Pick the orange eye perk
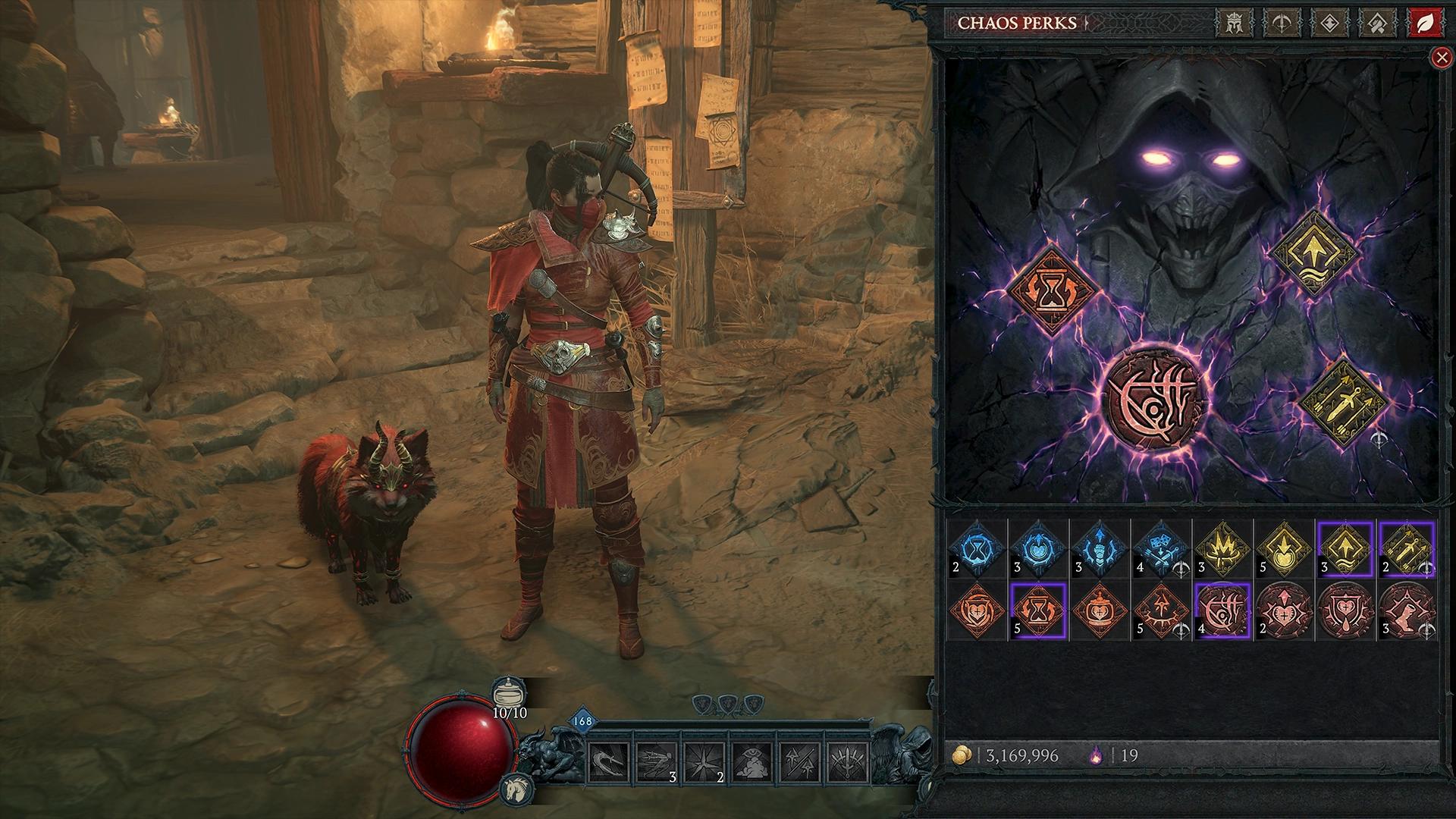This screenshot has width=1456, height=819. pos(1162,611)
